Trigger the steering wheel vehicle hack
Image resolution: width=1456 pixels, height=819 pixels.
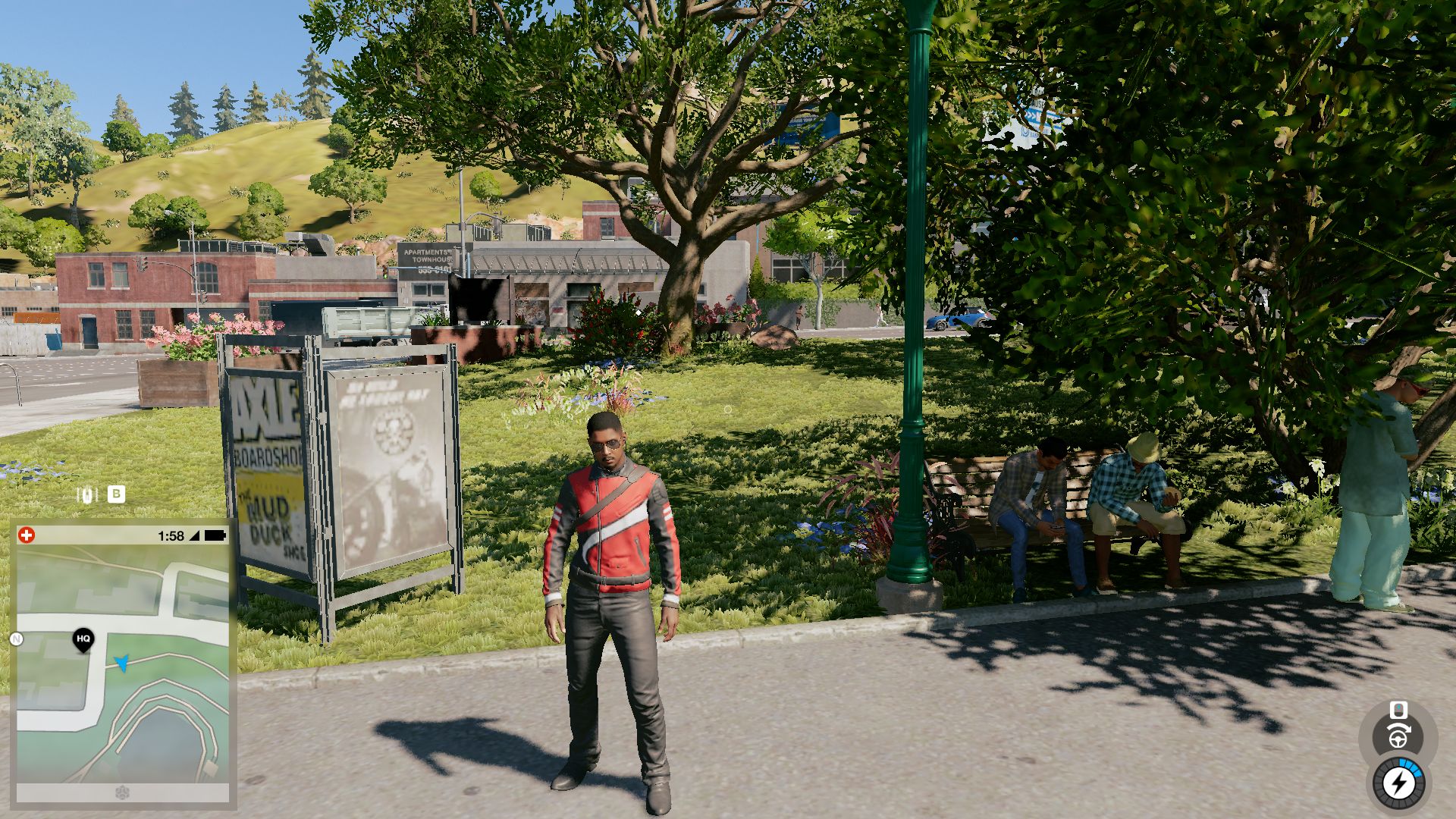tap(1399, 736)
